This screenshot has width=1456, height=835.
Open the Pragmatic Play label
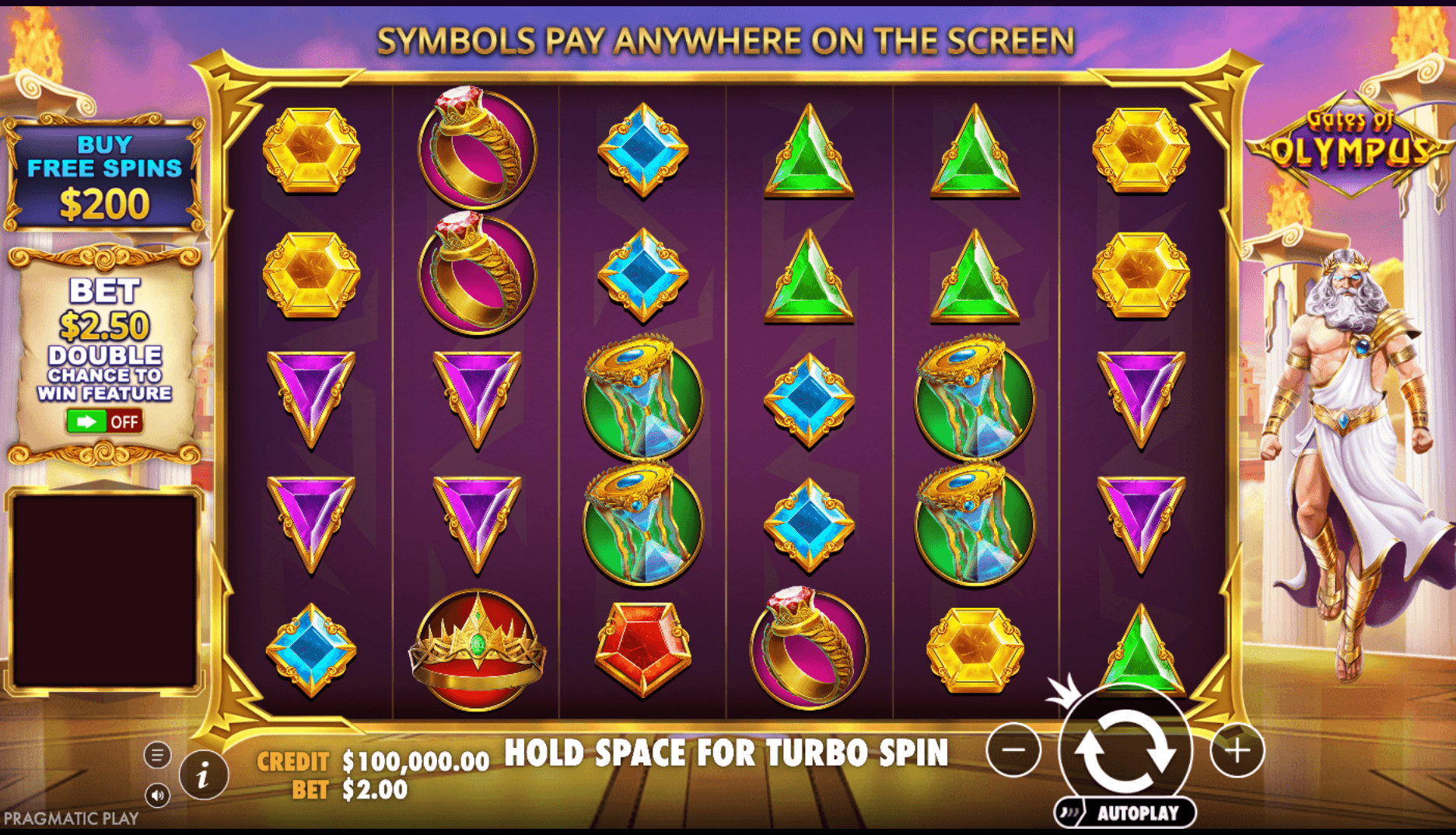click(x=70, y=817)
